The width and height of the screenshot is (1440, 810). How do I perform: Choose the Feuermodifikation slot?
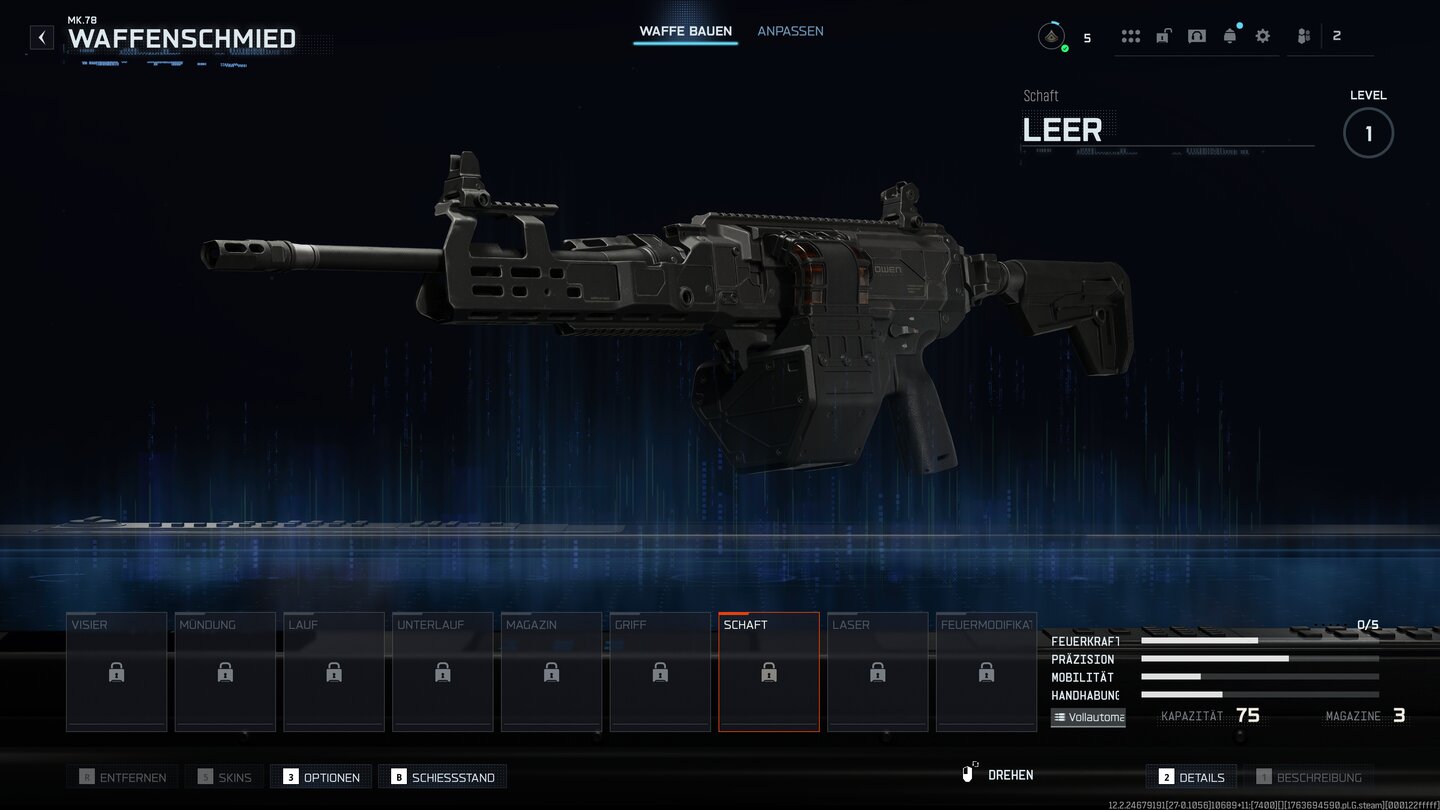pyautogui.click(x=986, y=672)
